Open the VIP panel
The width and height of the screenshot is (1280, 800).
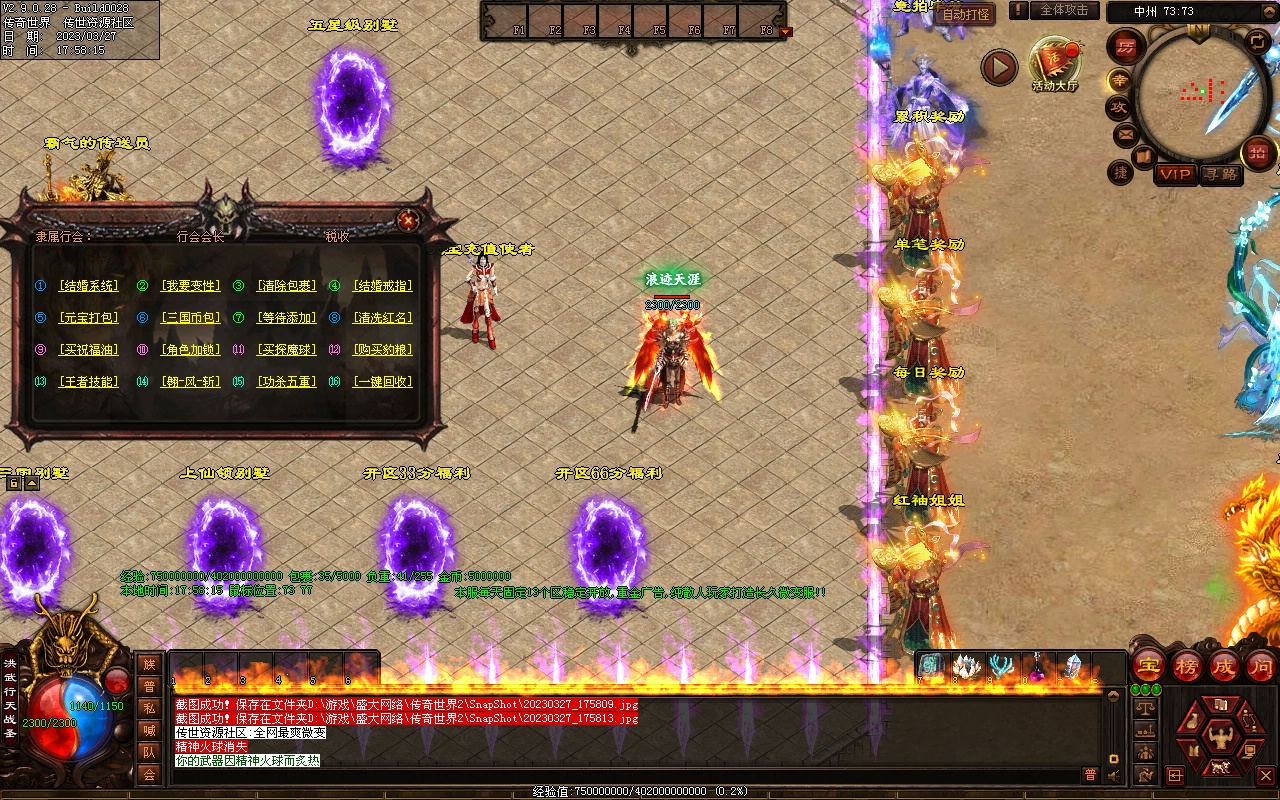click(x=1175, y=174)
